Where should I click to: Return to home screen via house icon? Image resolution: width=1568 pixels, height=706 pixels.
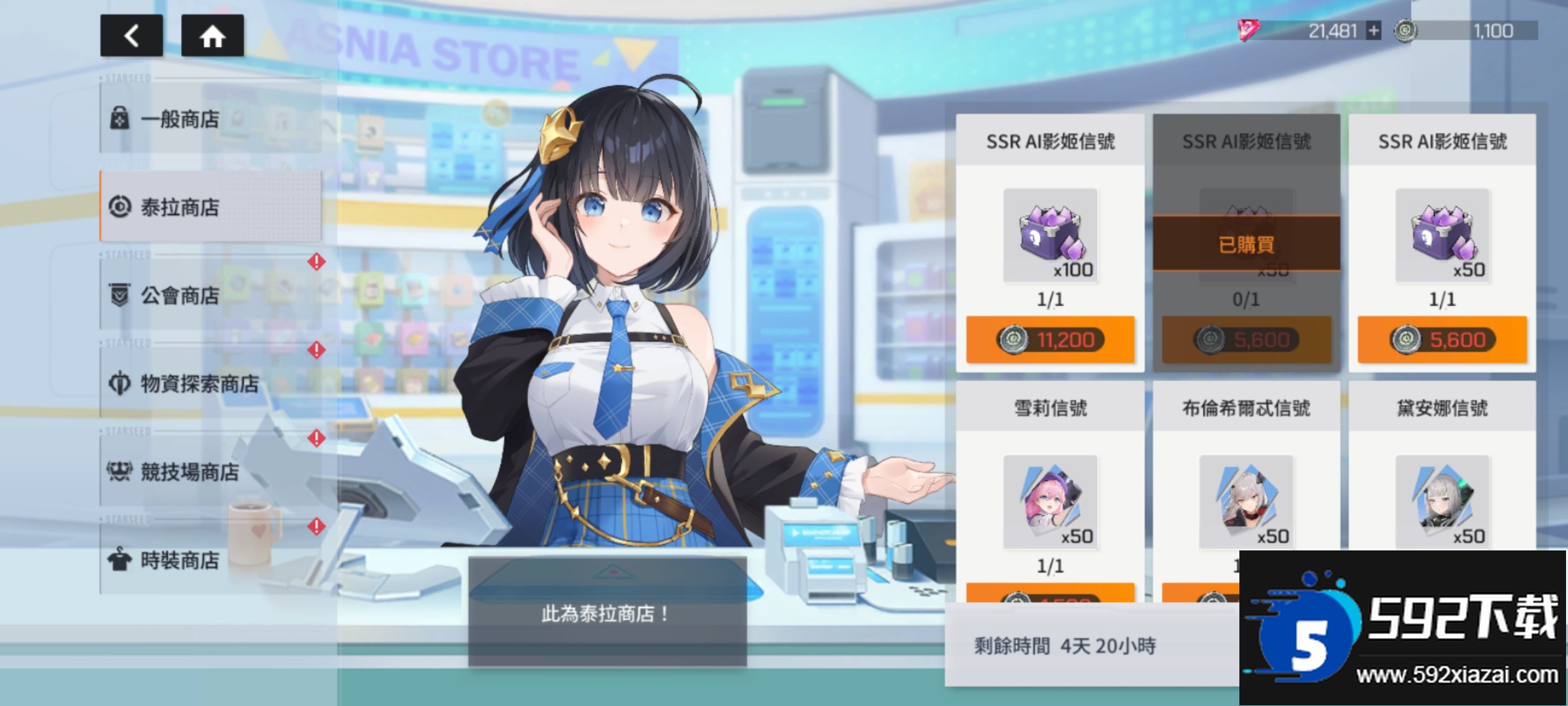coord(212,35)
